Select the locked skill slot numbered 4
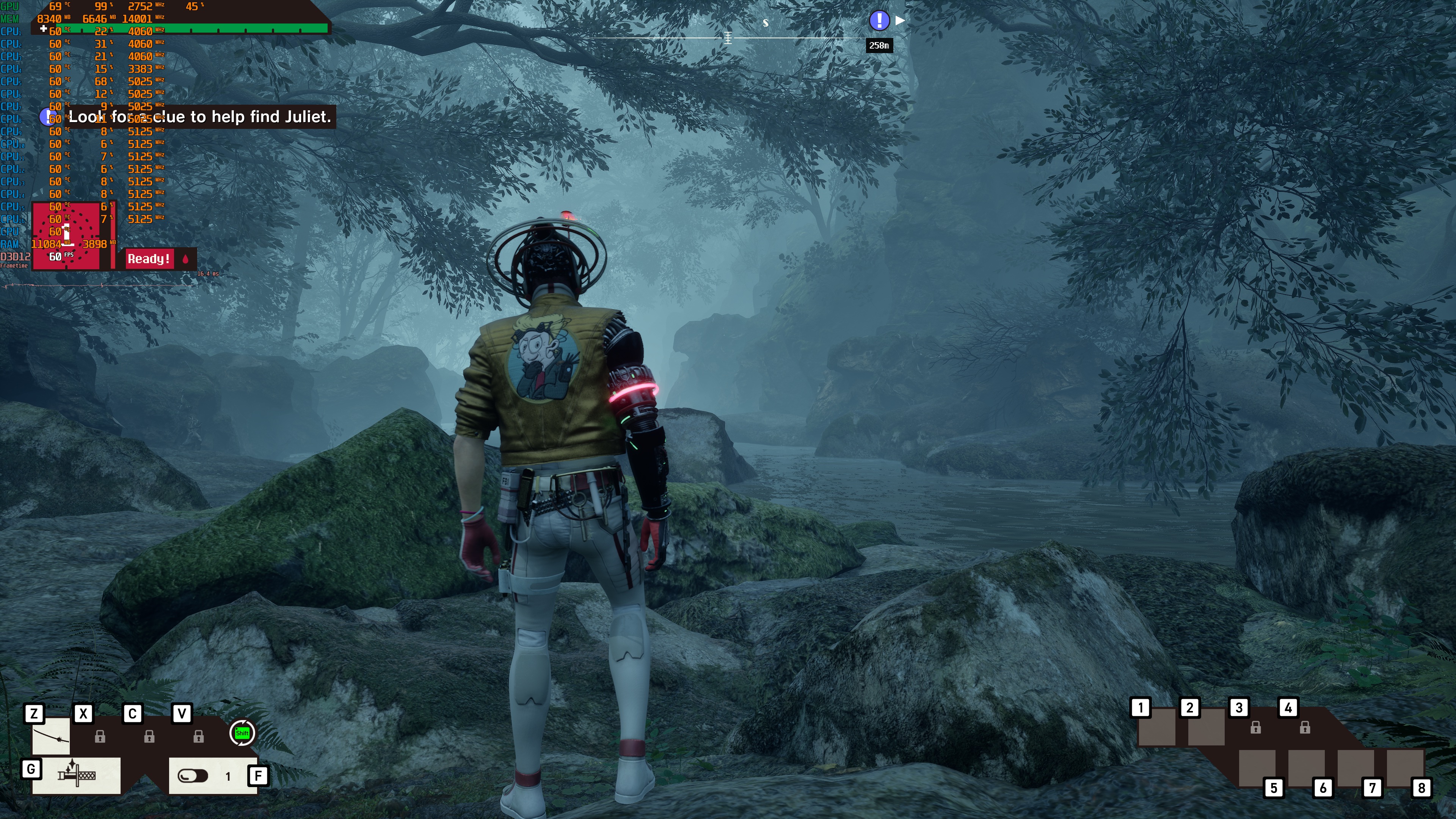 (1304, 728)
